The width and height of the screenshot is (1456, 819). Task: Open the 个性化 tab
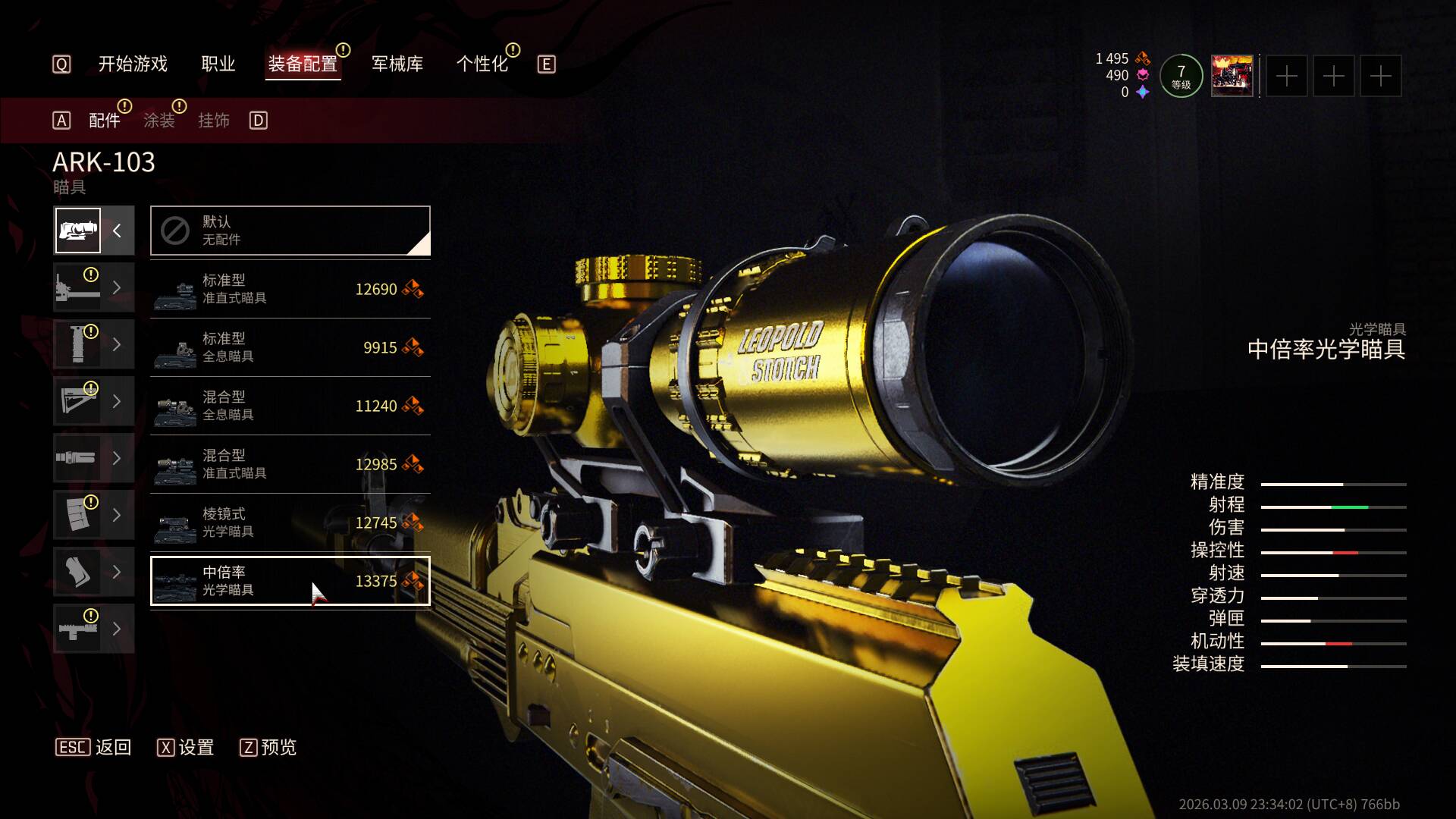[x=482, y=64]
